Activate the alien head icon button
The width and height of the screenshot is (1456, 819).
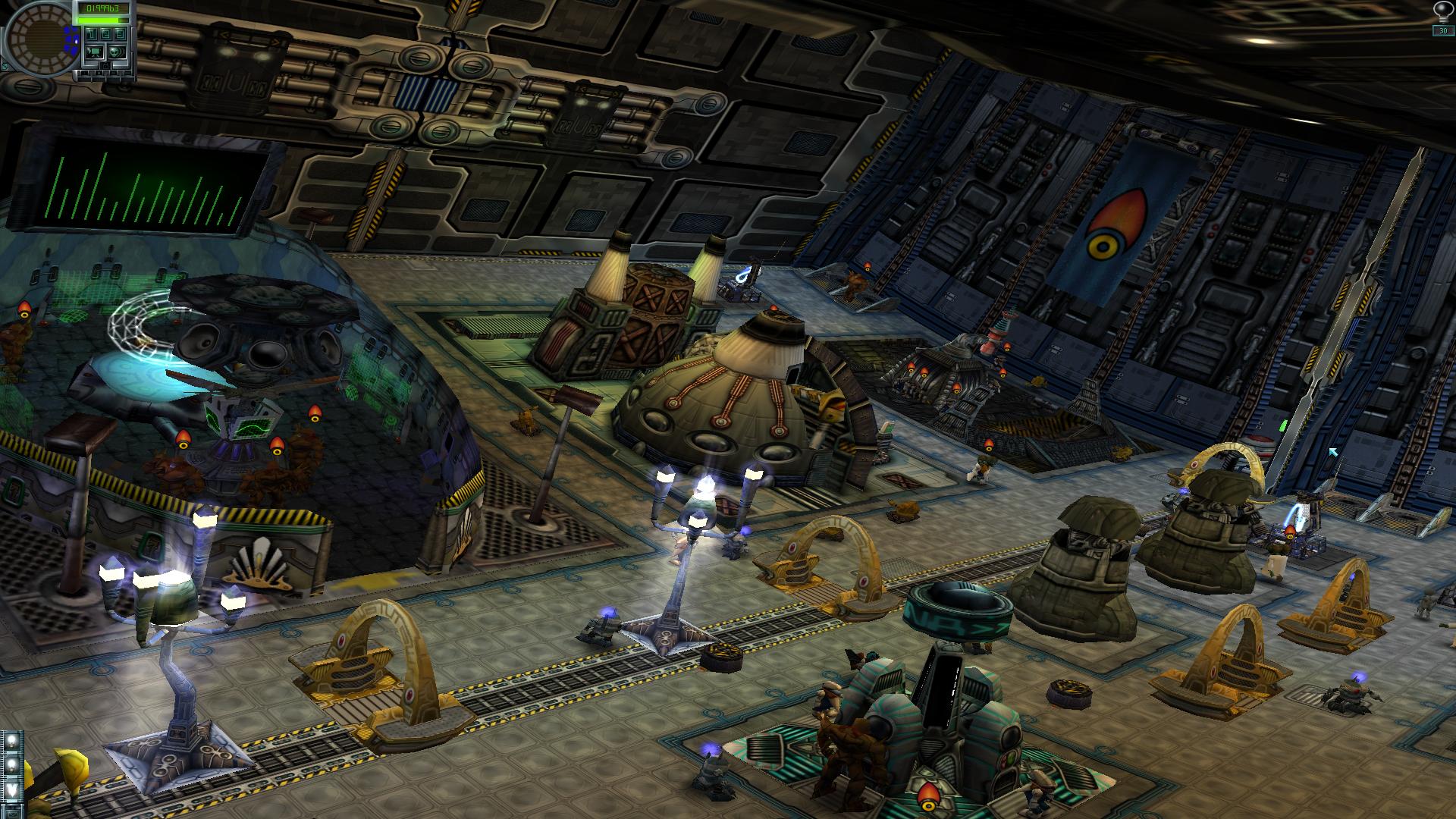coord(117,52)
